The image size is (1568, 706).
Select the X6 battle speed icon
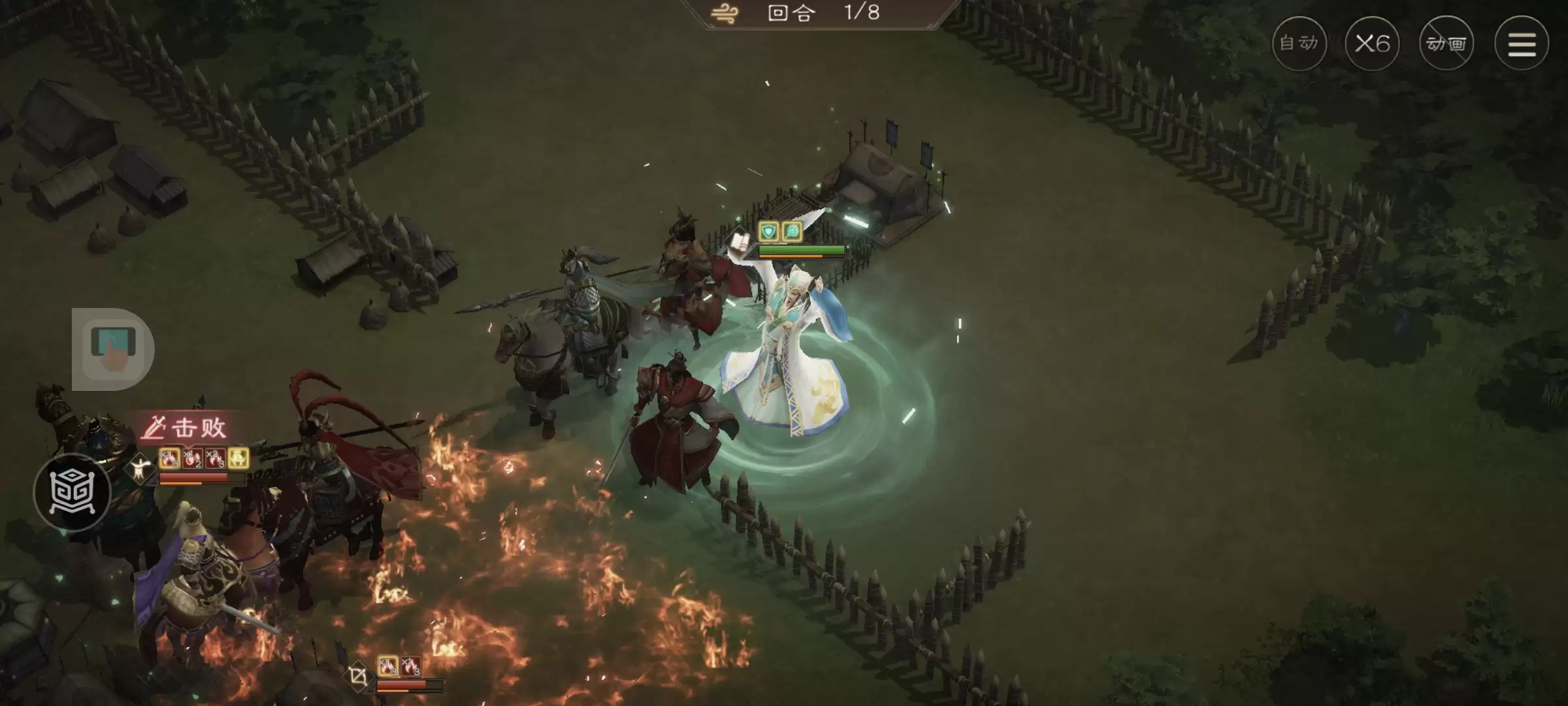pyautogui.click(x=1373, y=43)
